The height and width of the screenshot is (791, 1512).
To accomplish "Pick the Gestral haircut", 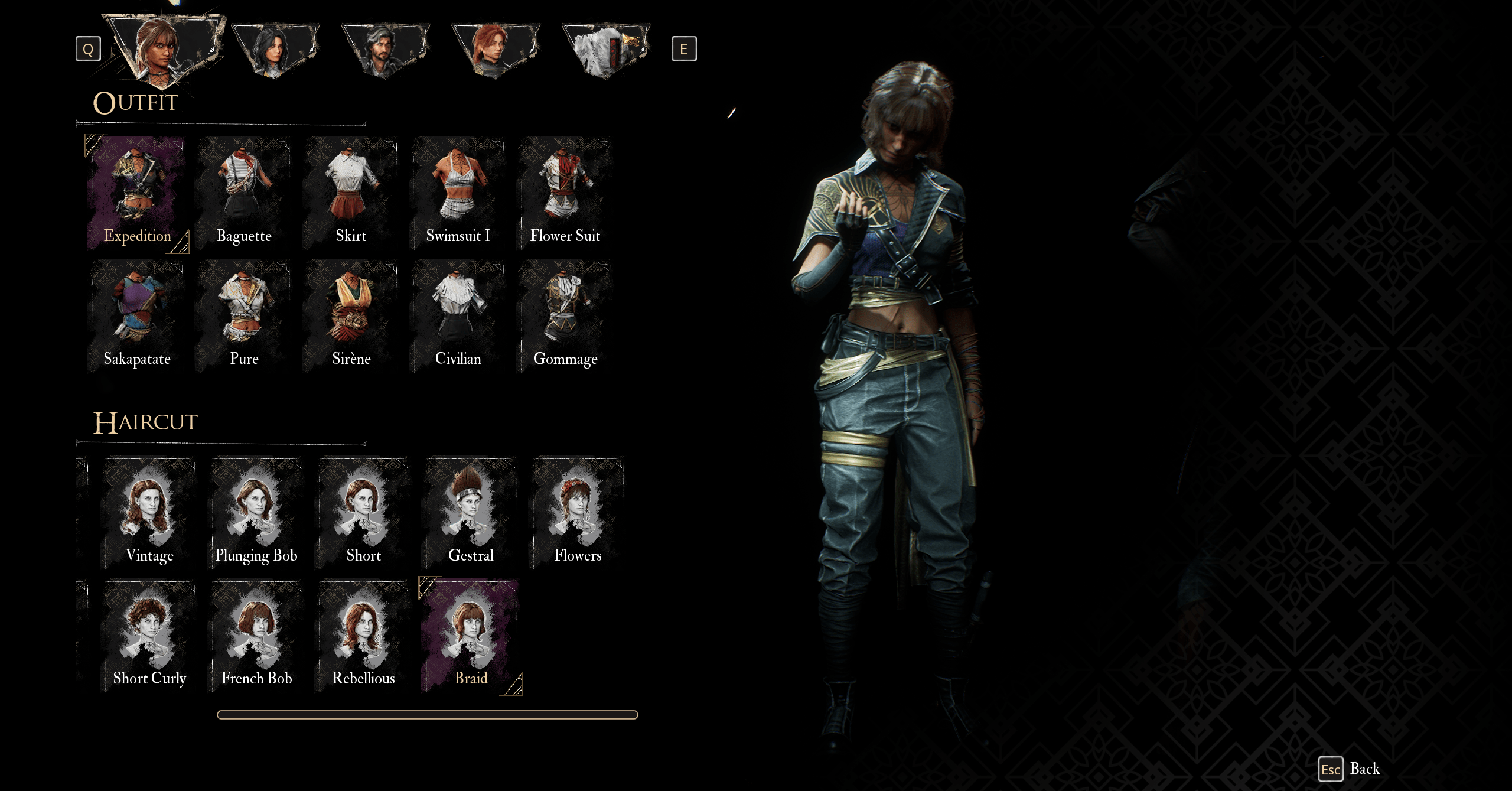I will [470, 513].
